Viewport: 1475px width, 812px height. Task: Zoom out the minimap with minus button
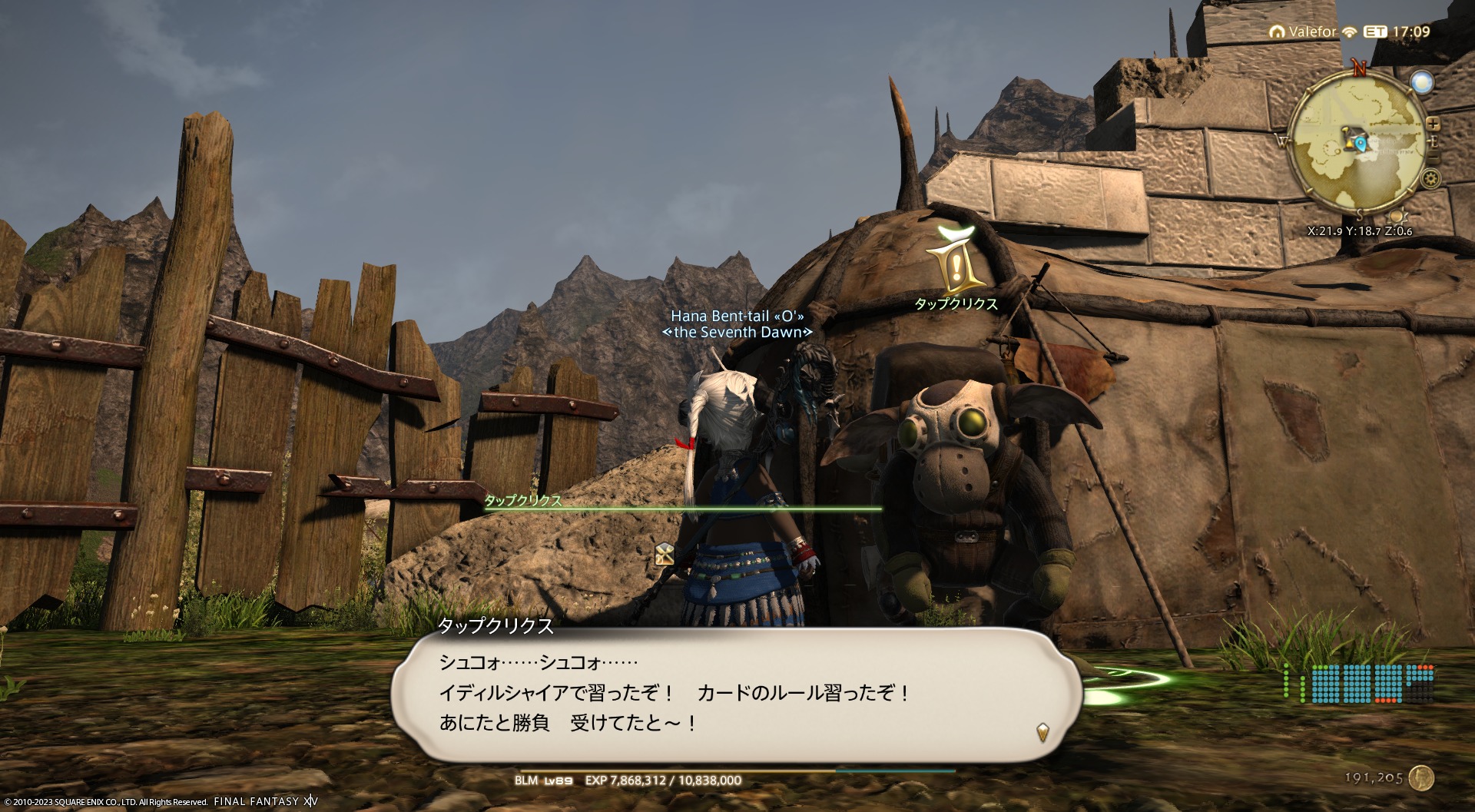[x=1433, y=157]
